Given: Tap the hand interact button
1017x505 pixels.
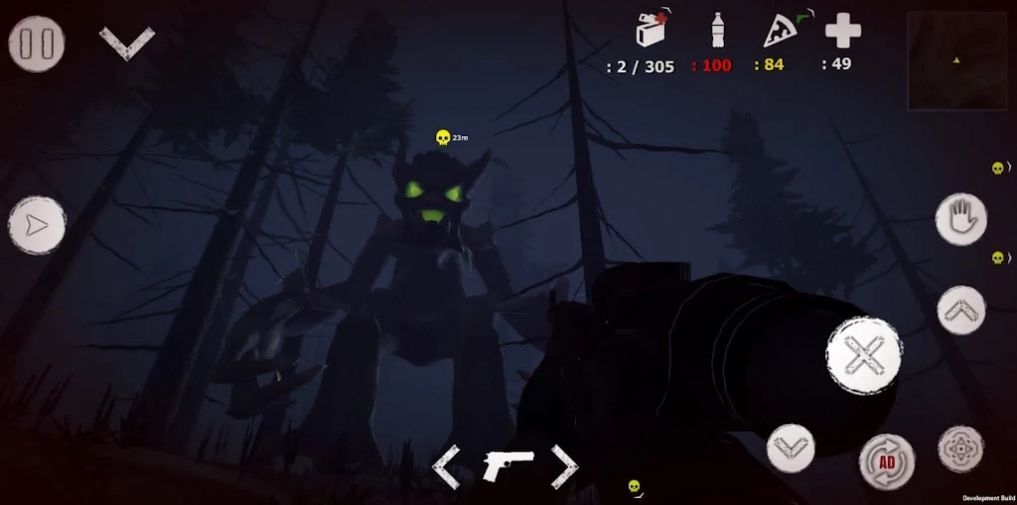Looking at the screenshot, I should click(x=961, y=218).
